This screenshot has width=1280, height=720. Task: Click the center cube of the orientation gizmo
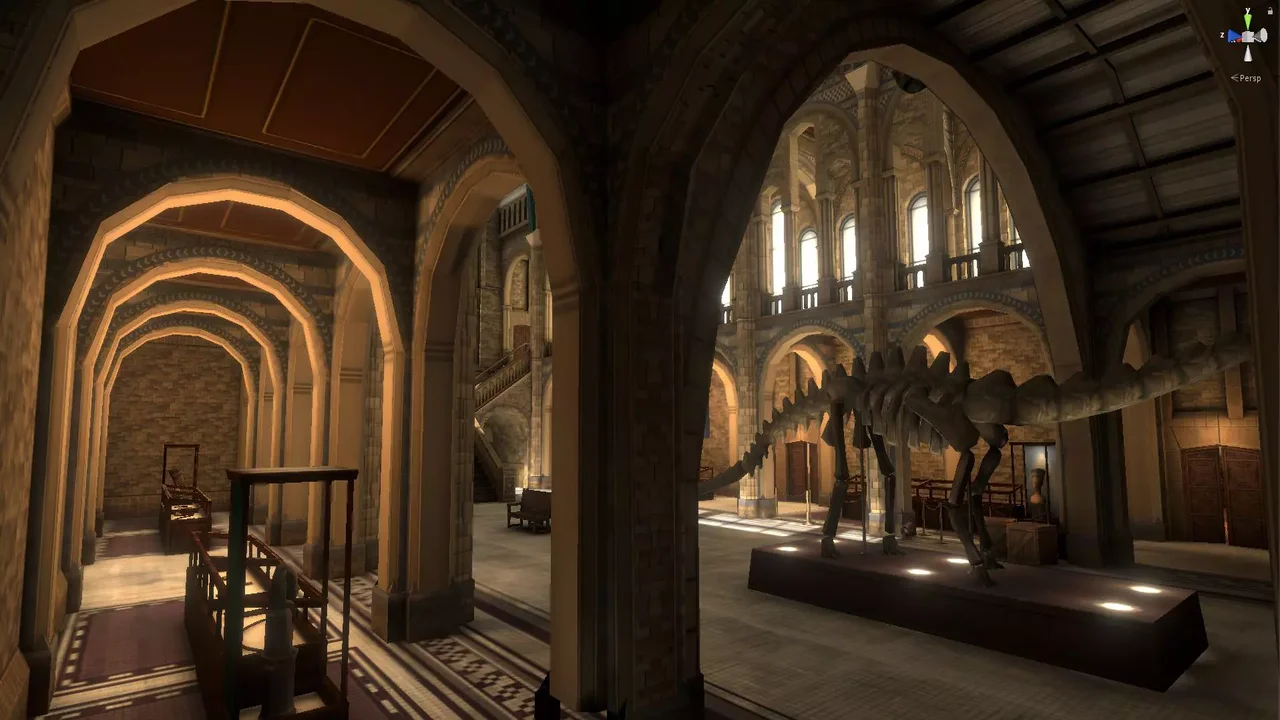[x=1248, y=37]
